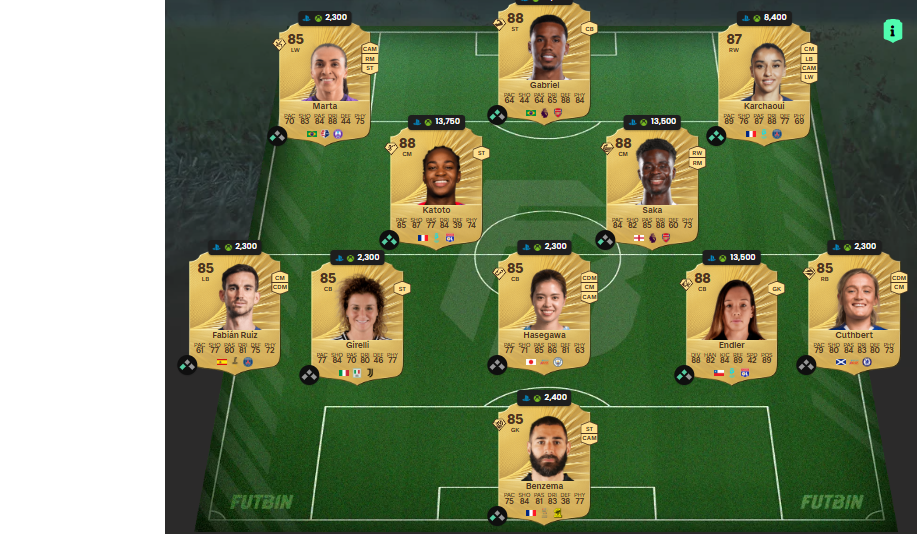
Task: Click the chemistry icon beside Katoto's card
Action: (x=389, y=239)
